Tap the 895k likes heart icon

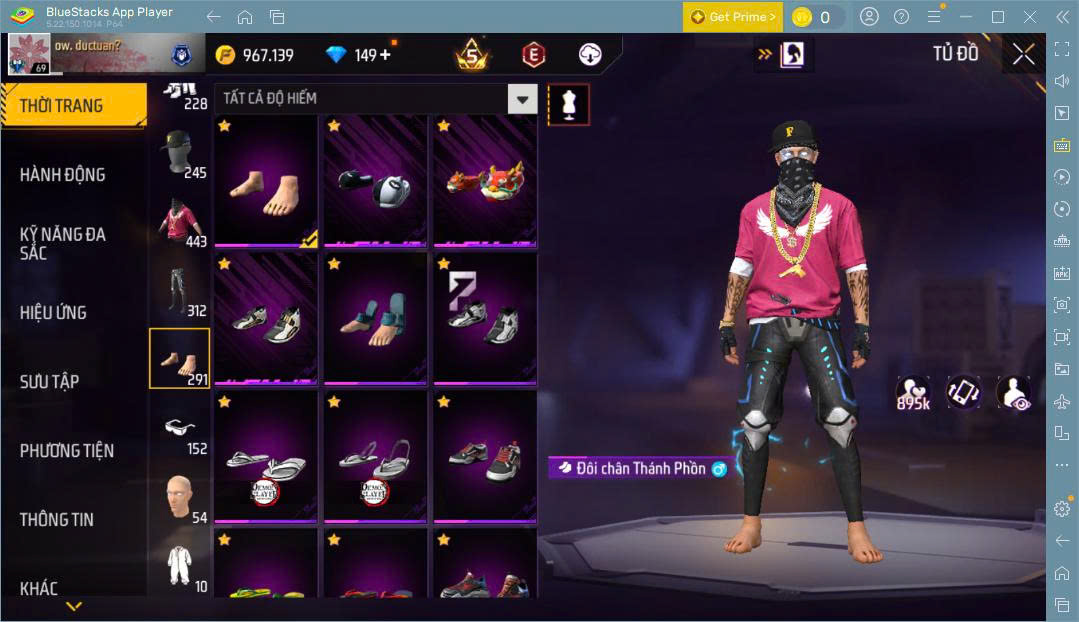pyautogui.click(x=913, y=393)
